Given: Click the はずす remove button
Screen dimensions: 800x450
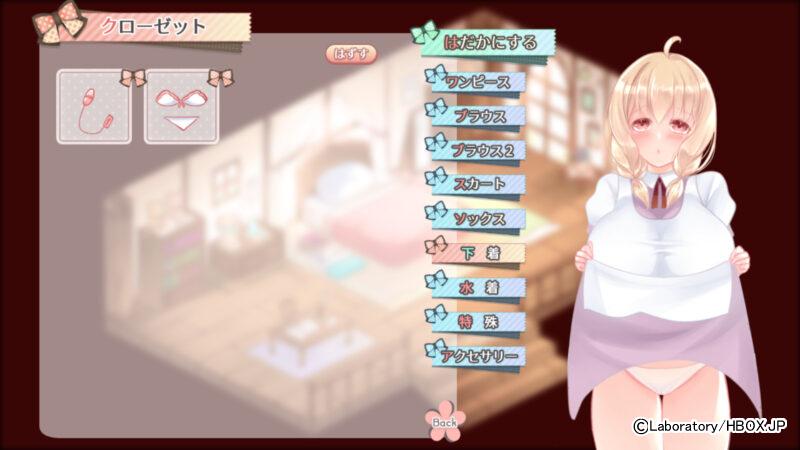Looking at the screenshot, I should (350, 54).
